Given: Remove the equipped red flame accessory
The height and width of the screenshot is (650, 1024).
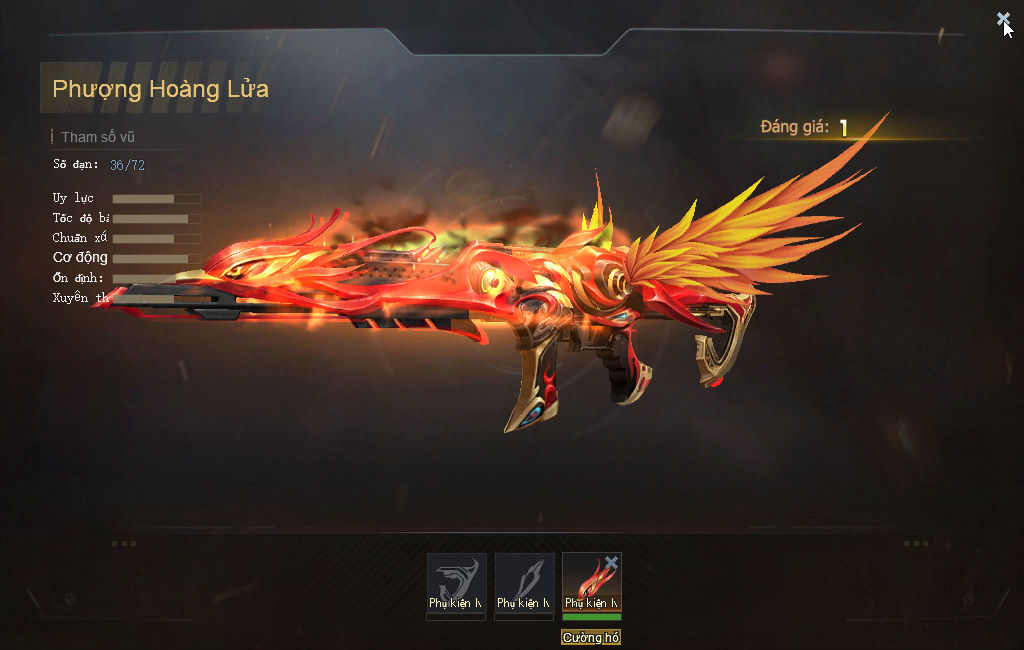Looking at the screenshot, I should coord(611,564).
